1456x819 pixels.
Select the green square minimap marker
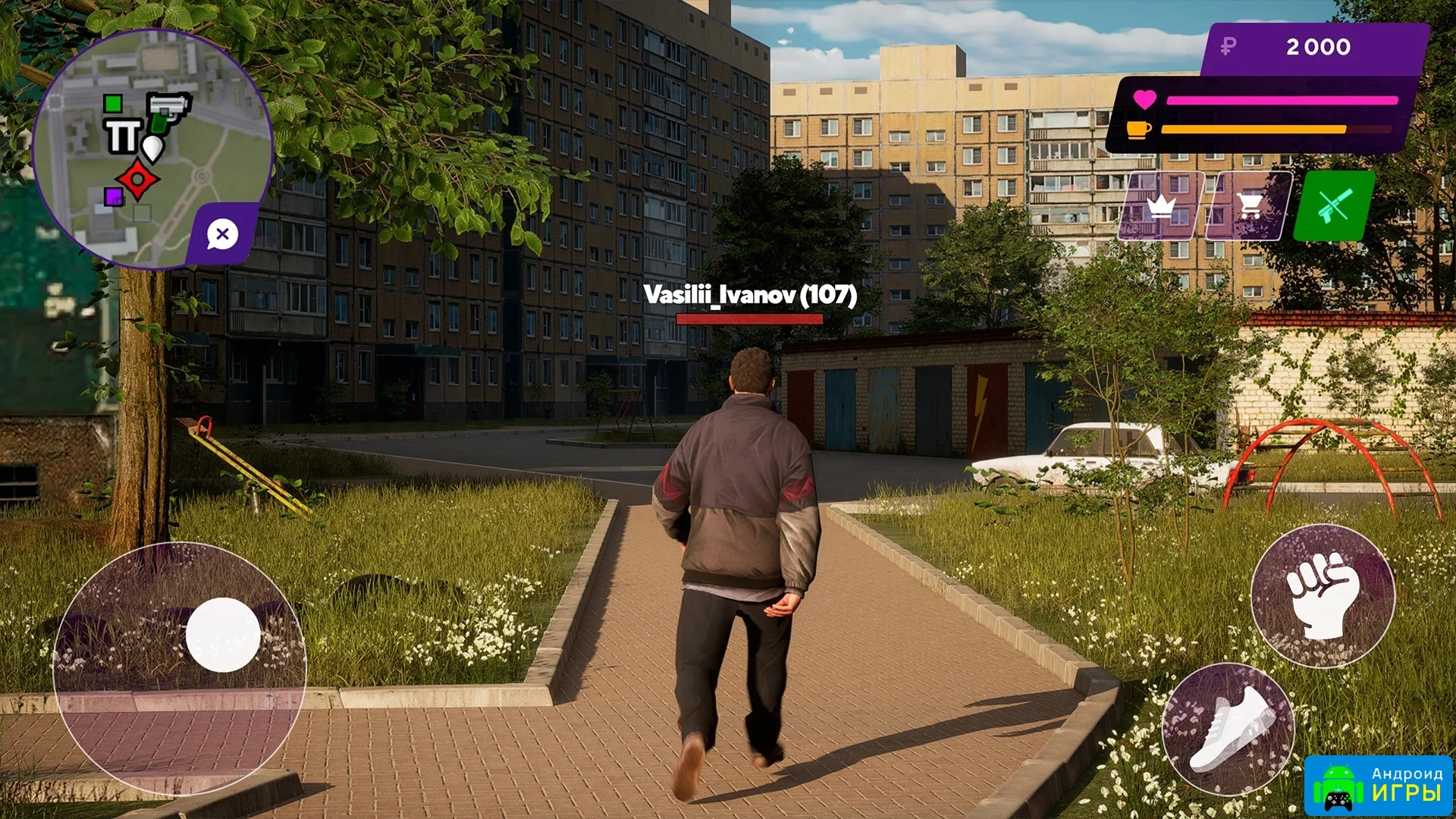[x=113, y=103]
